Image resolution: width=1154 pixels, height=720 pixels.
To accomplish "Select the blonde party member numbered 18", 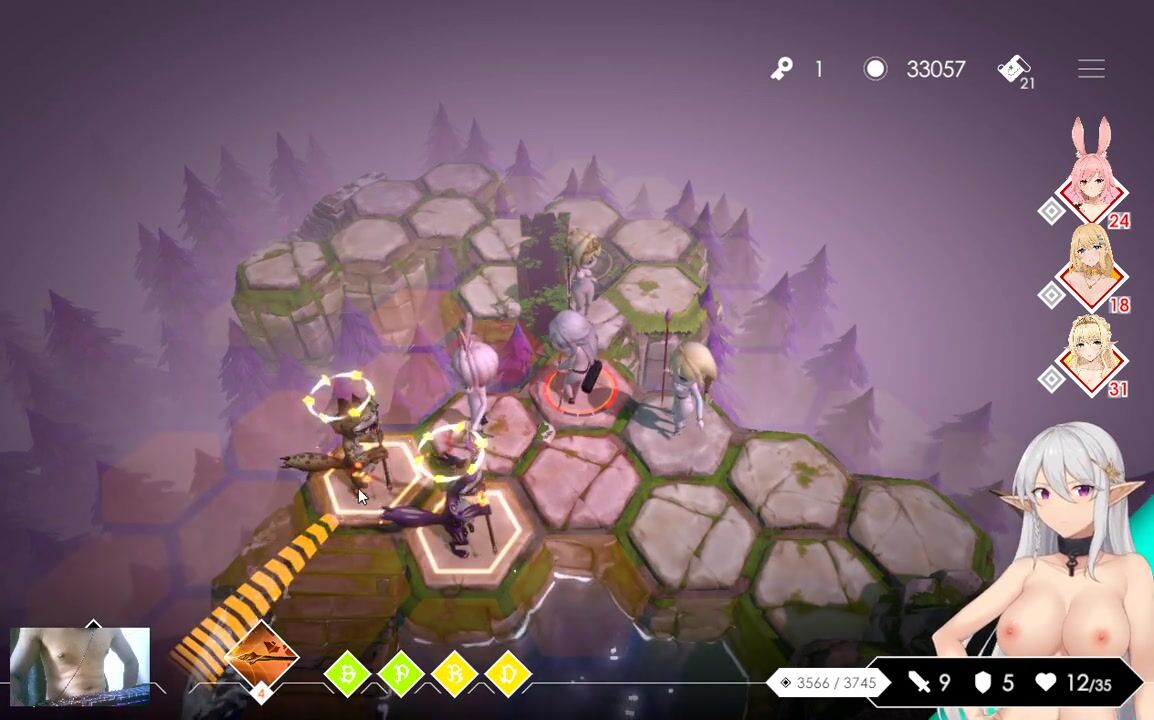I will 1091,270.
